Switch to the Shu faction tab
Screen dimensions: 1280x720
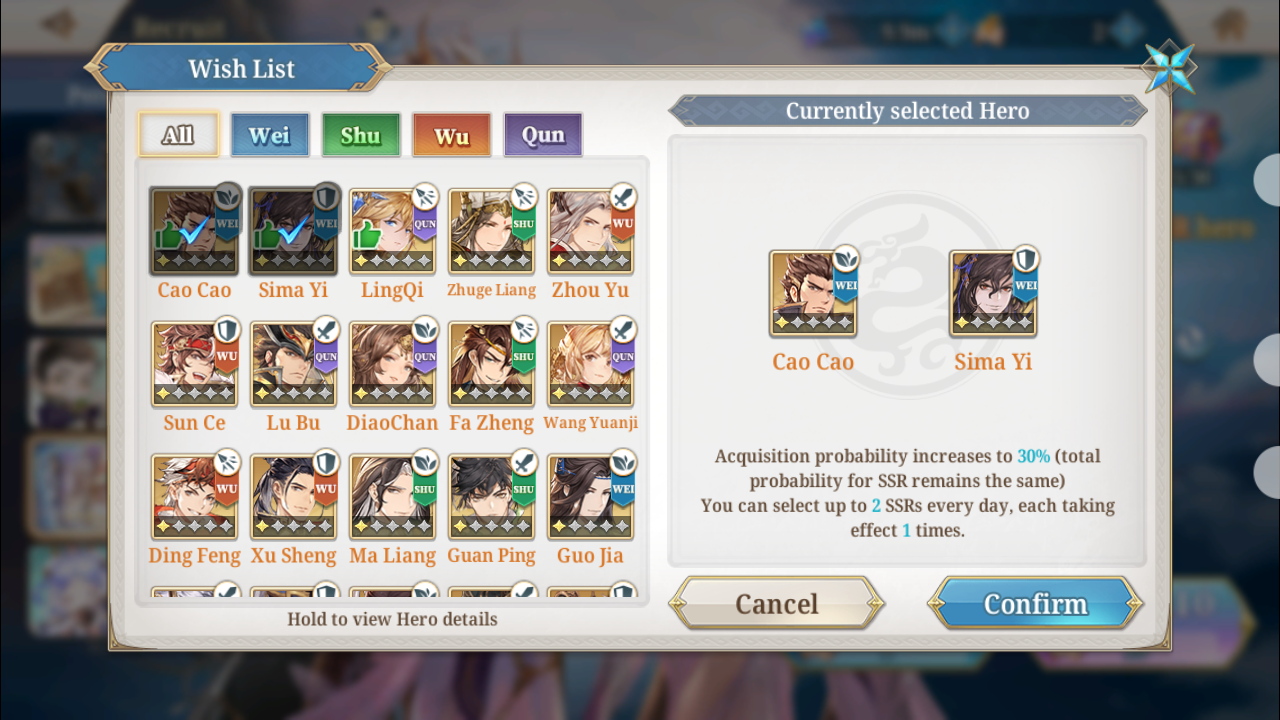[361, 135]
